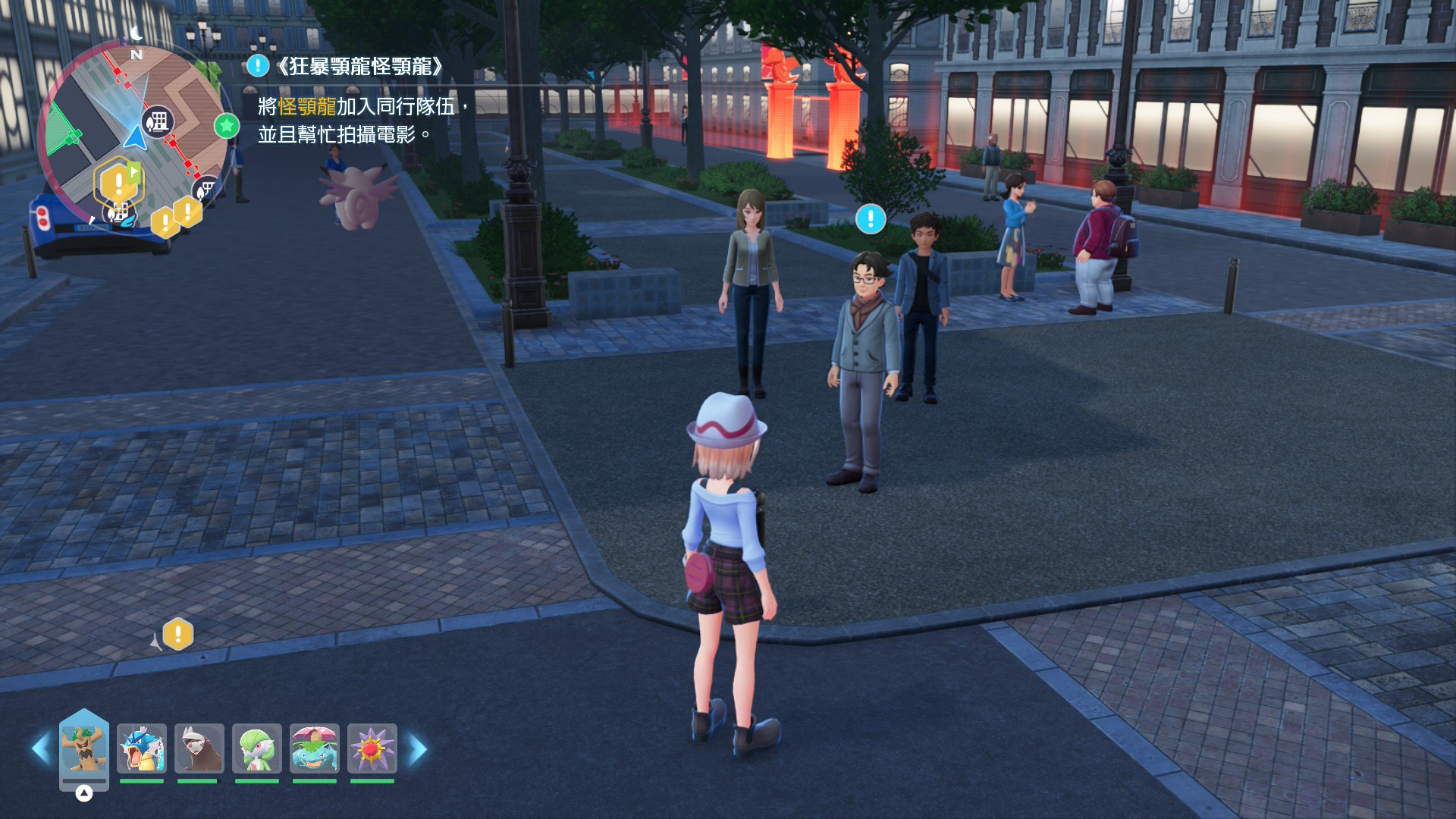Select the flagged yellow quest marker on minimap
Image resolution: width=1456 pixels, height=819 pixels.
pos(118,183)
